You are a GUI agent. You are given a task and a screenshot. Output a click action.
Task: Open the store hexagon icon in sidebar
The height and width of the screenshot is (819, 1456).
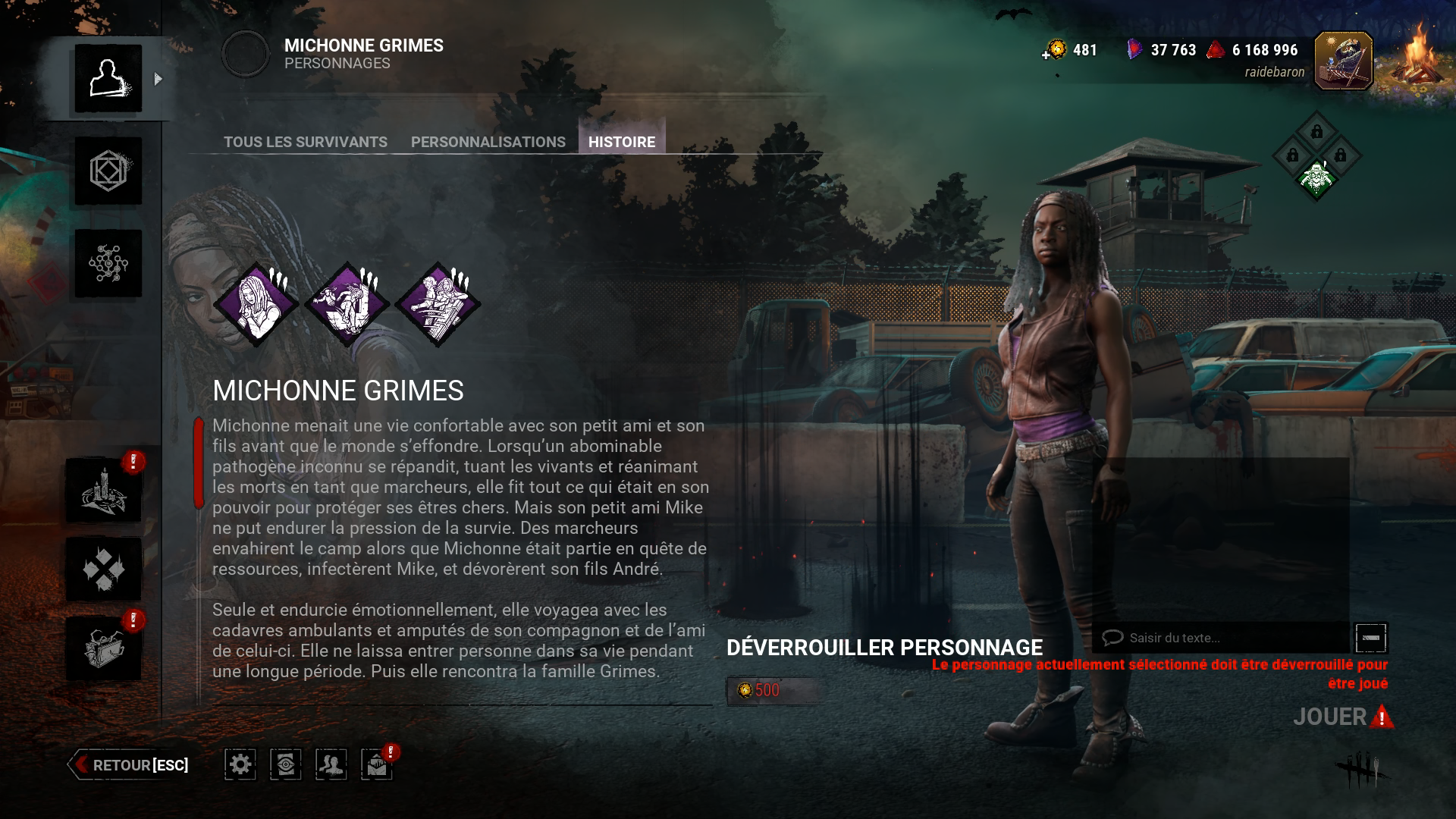[x=106, y=172]
